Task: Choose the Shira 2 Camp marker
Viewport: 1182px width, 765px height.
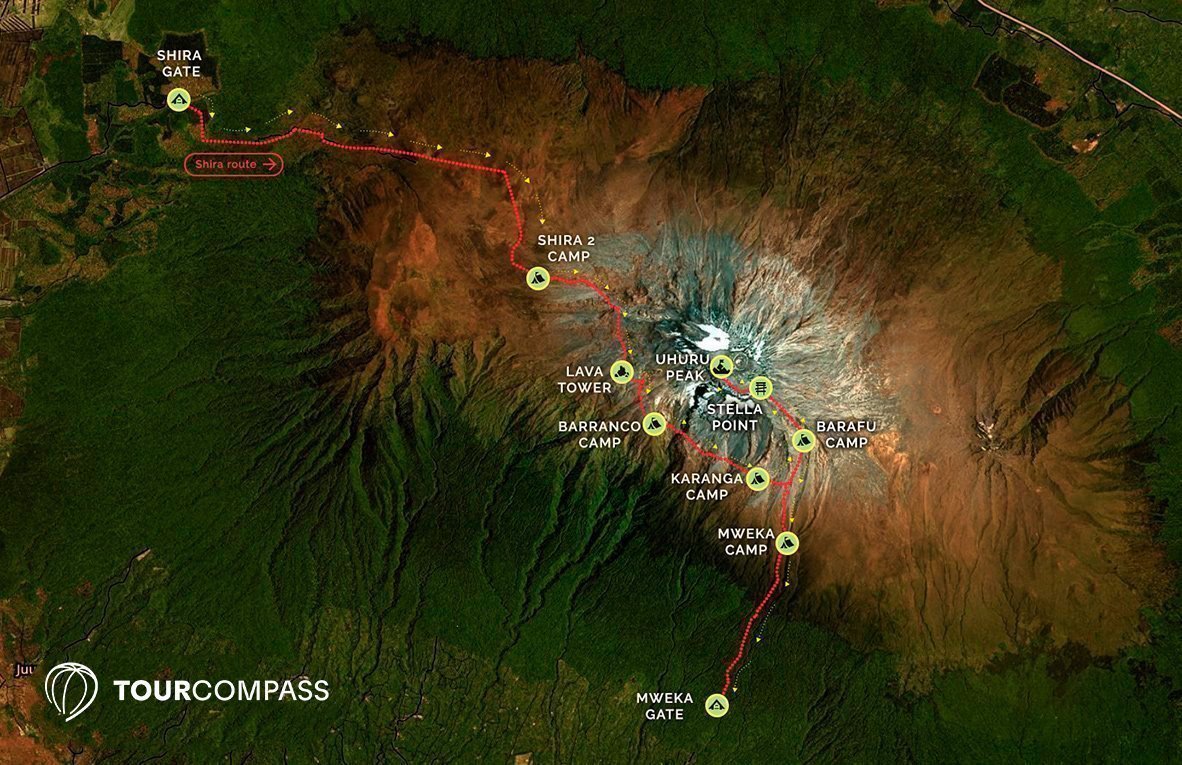Action: [538, 278]
